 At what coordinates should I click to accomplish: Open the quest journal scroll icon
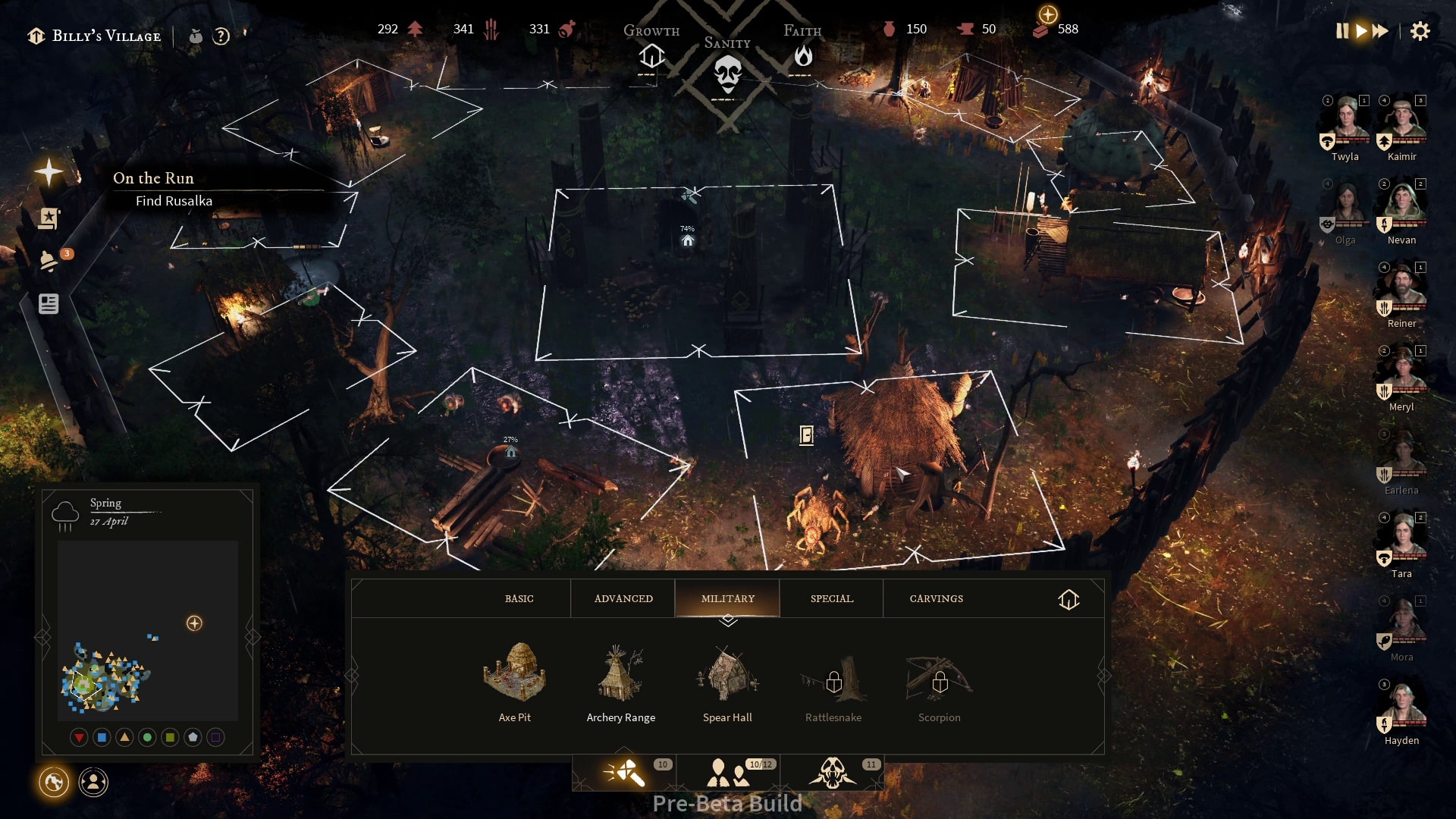tap(49, 218)
